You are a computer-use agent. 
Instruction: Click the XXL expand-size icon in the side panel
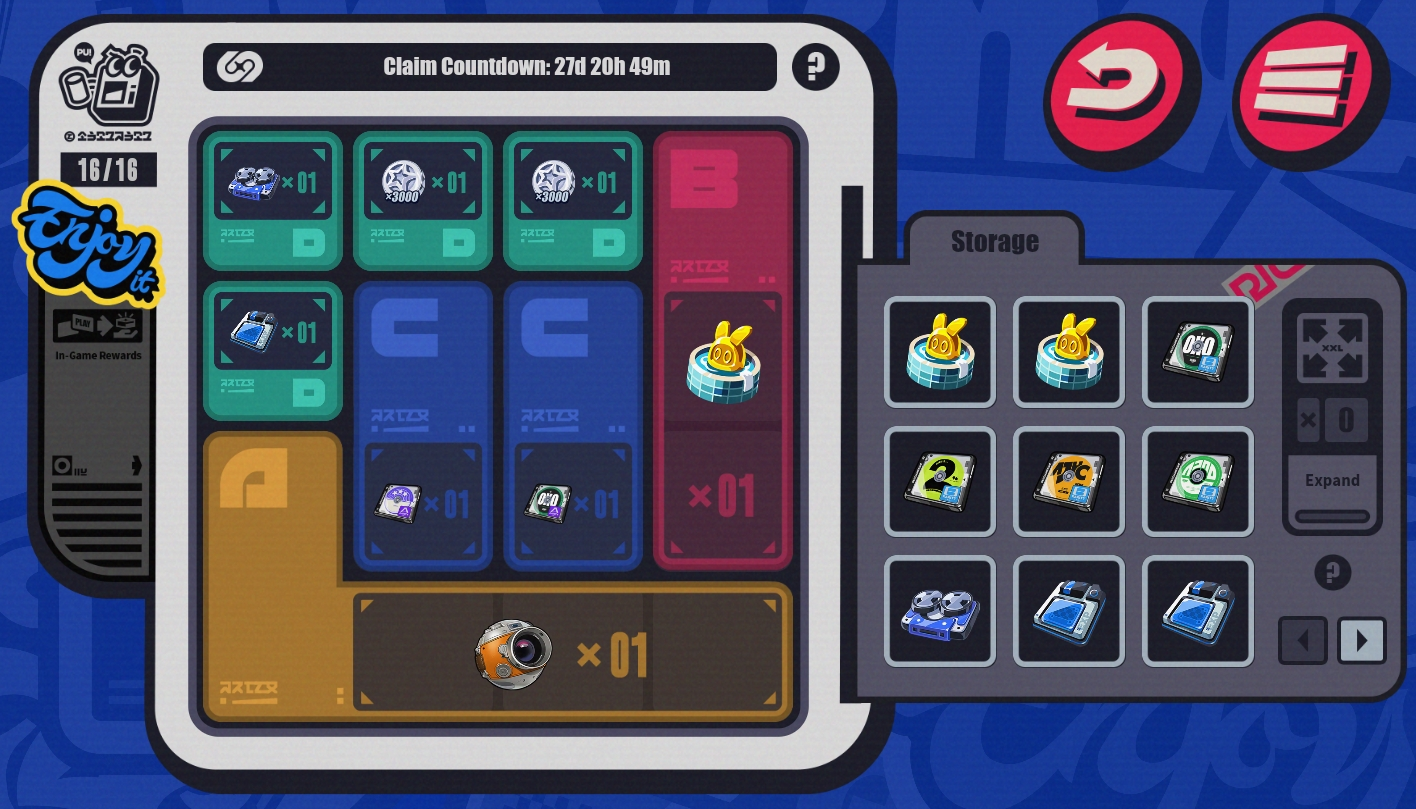click(x=1332, y=349)
